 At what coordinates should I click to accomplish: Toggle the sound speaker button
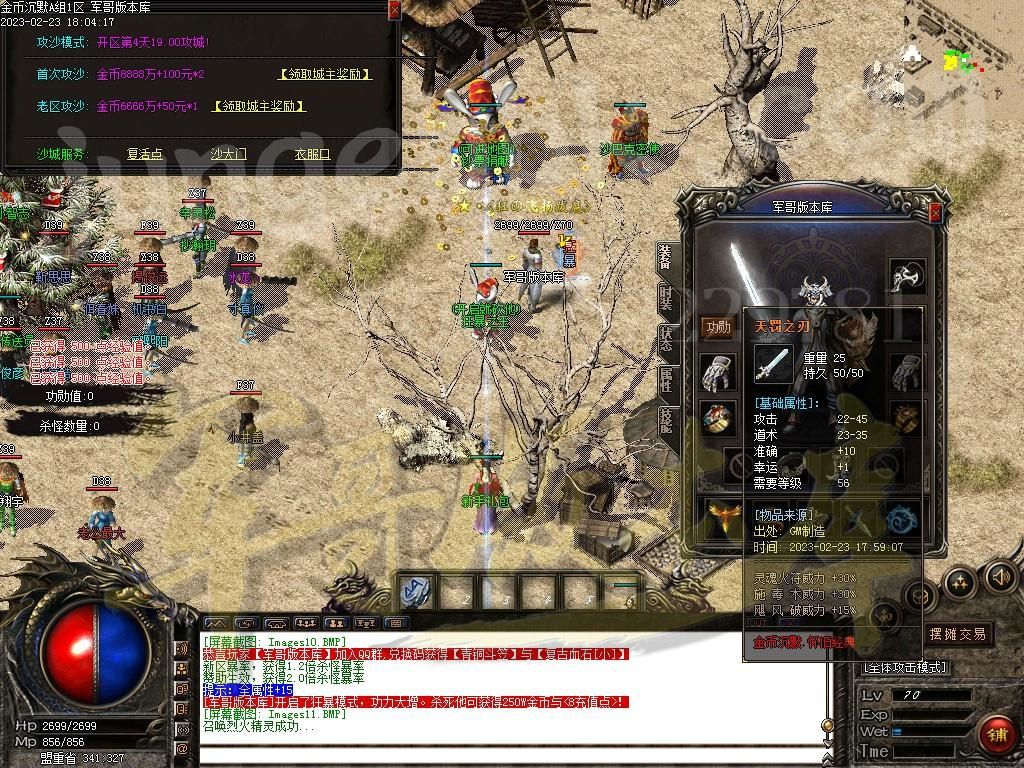(x=1000, y=576)
